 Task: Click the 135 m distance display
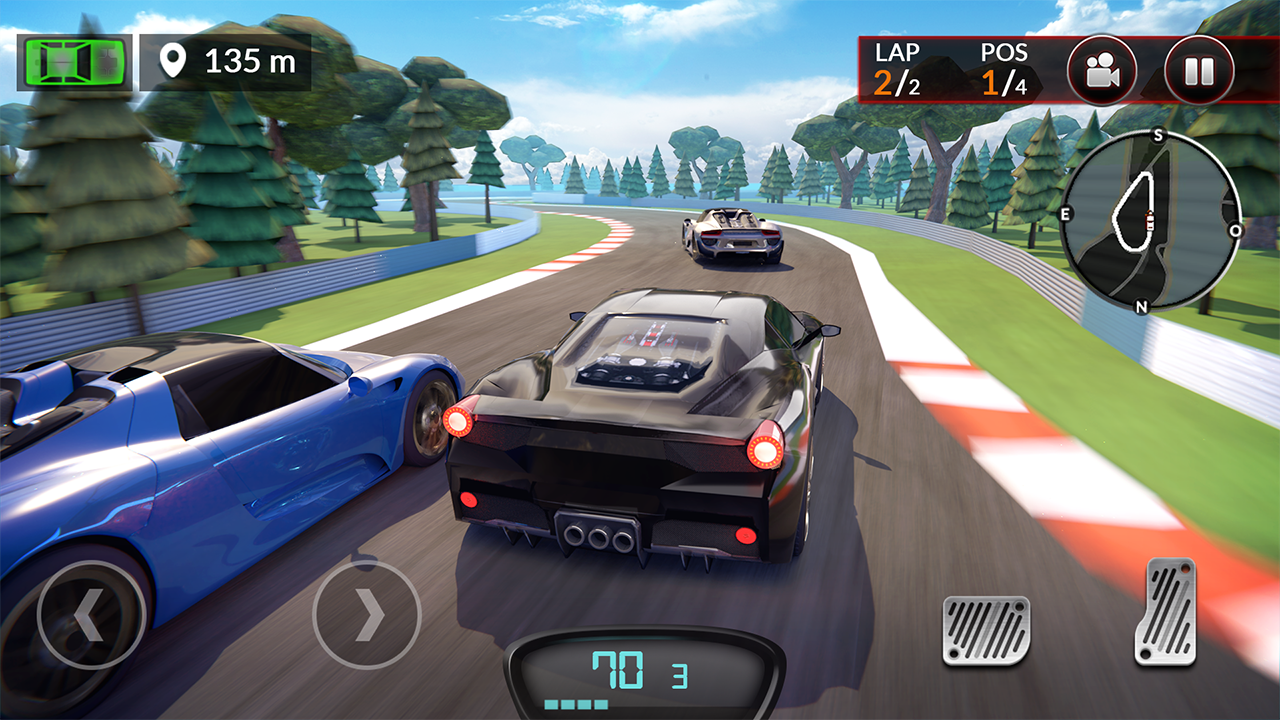(248, 60)
